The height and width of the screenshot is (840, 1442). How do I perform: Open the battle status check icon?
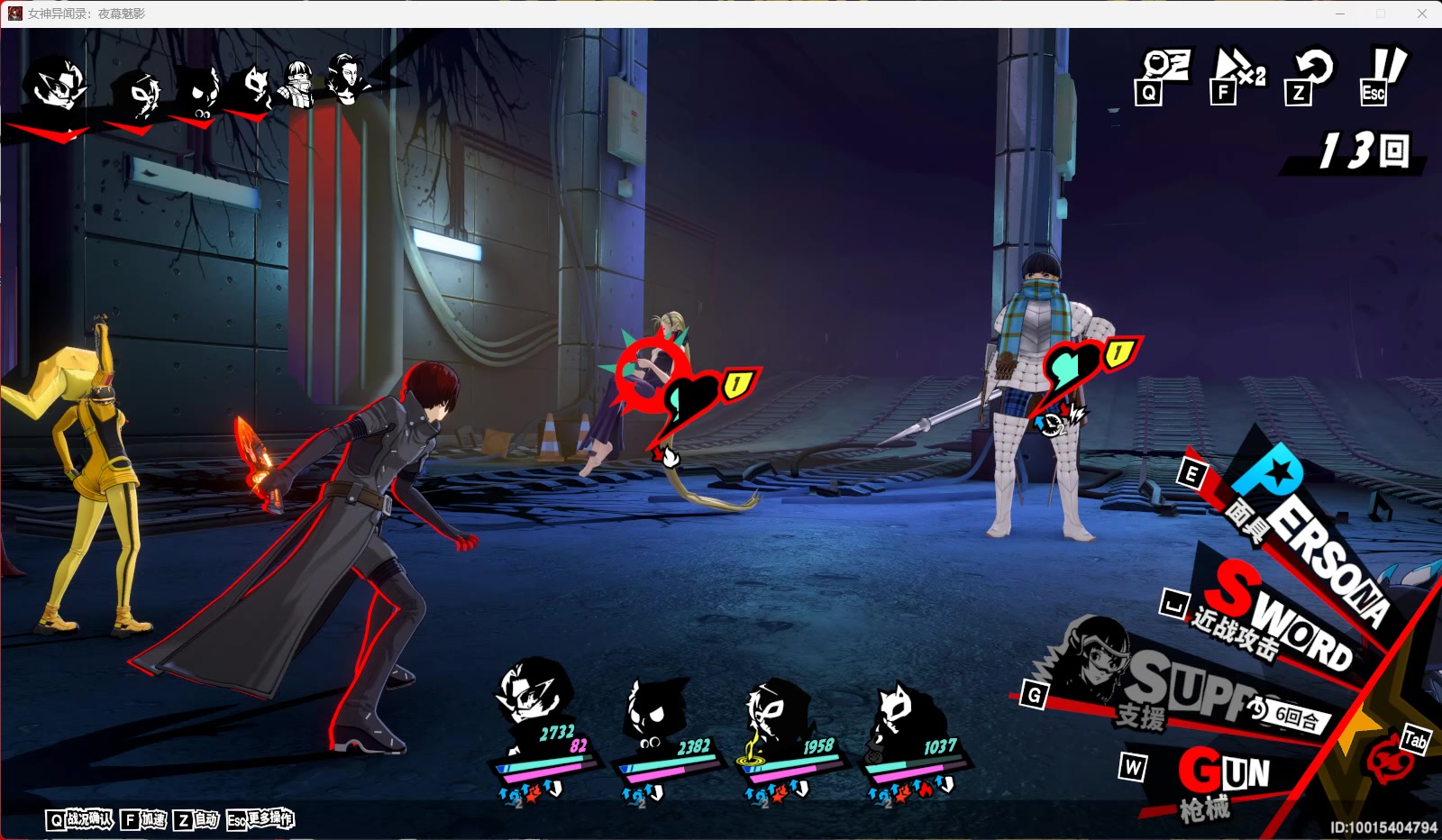[x=1164, y=74]
